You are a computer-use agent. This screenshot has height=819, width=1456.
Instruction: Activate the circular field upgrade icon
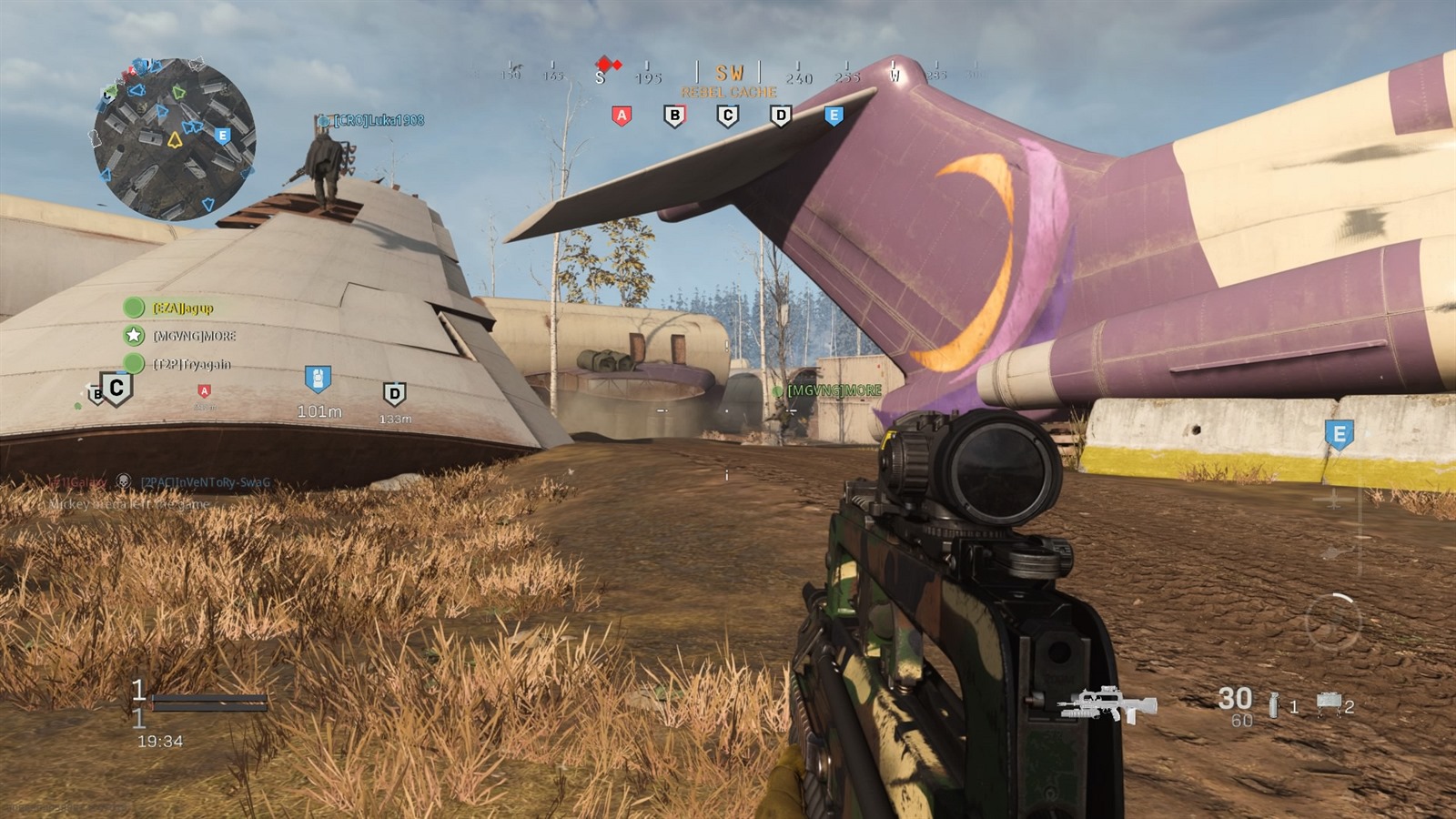pos(1332,622)
